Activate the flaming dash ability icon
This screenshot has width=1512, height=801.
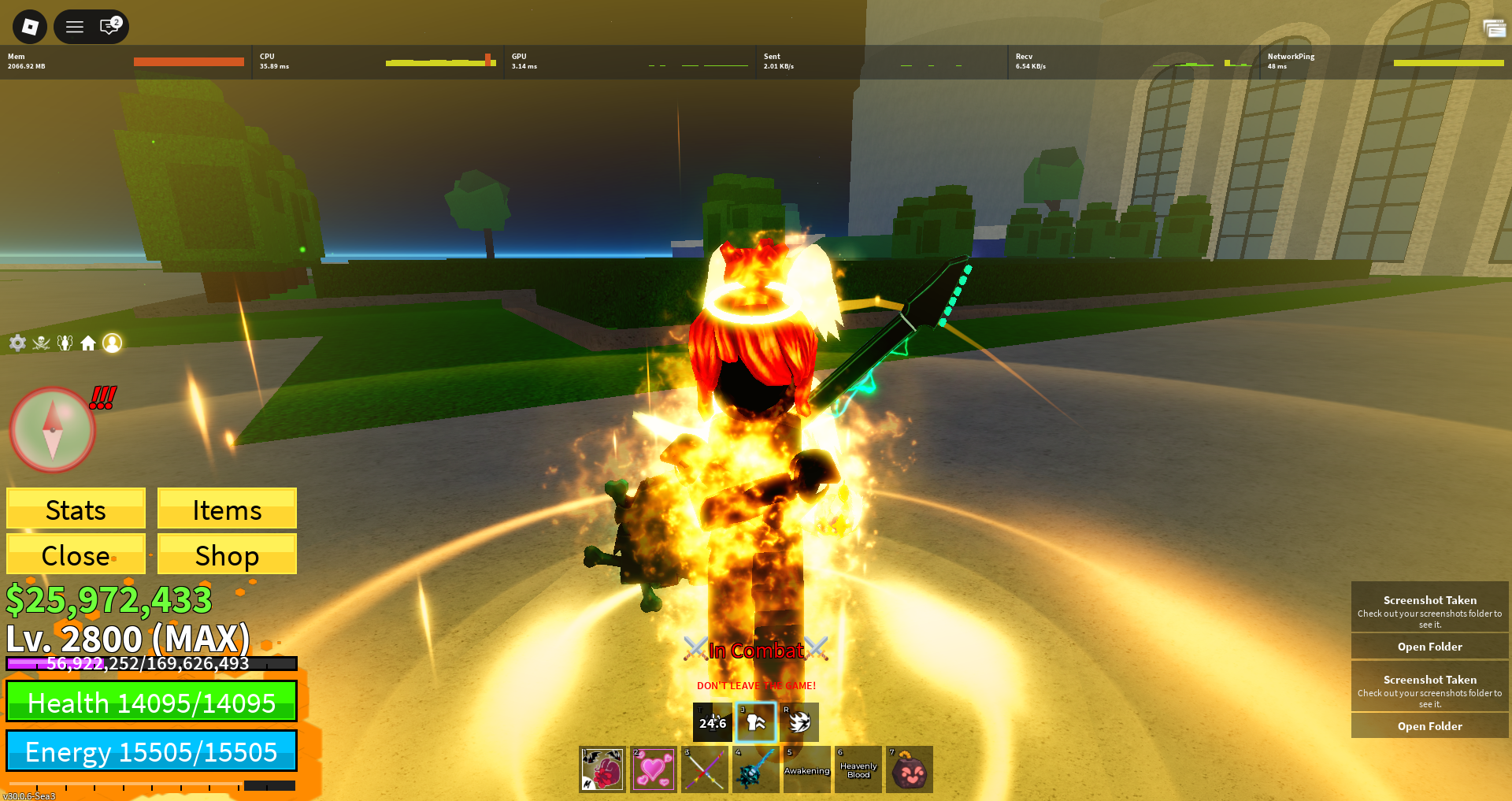pos(799,722)
